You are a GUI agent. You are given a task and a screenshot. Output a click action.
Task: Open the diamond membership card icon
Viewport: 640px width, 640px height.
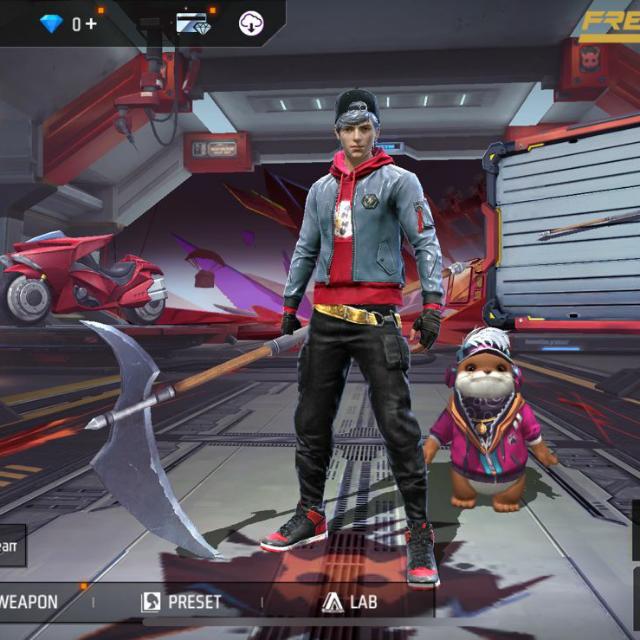click(x=193, y=23)
